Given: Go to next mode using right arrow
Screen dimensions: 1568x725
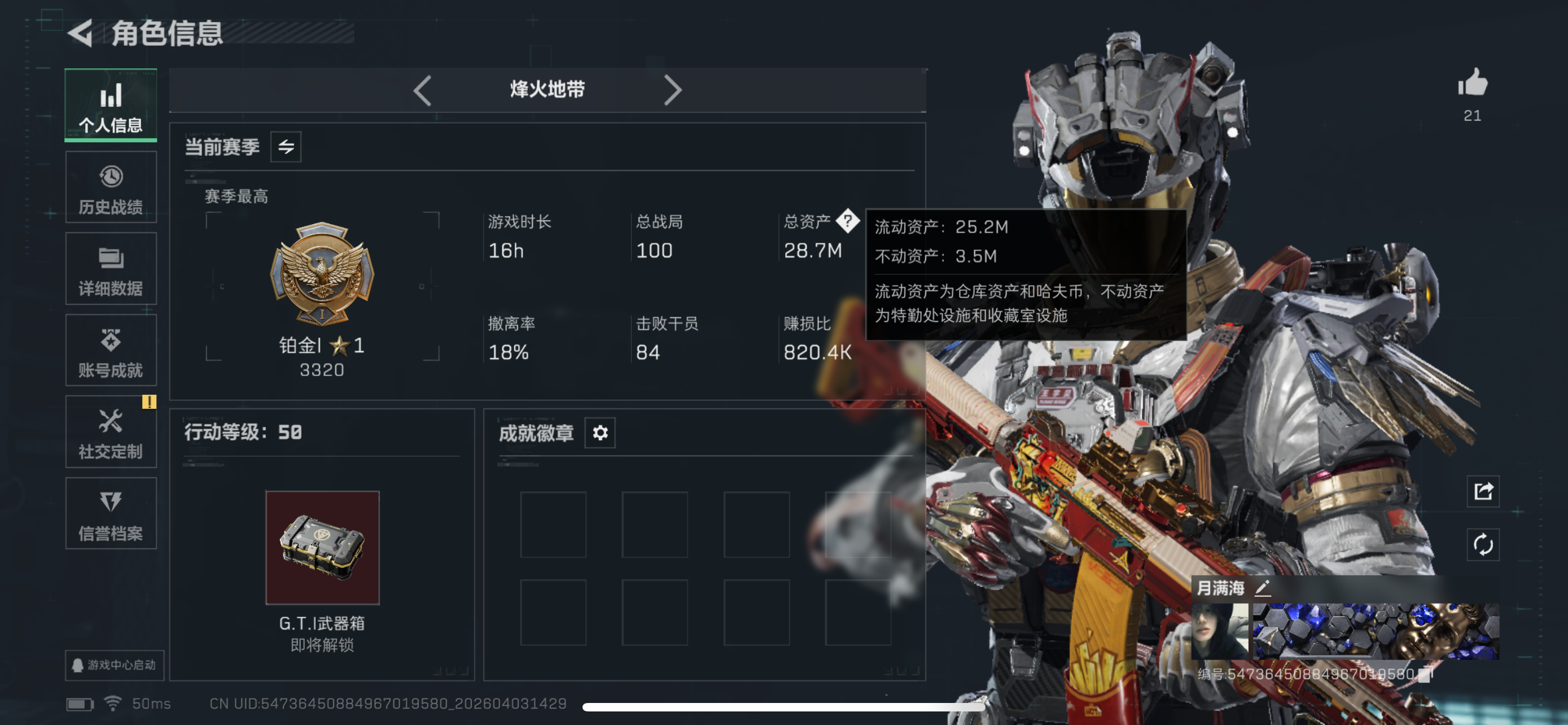Looking at the screenshot, I should [673, 89].
